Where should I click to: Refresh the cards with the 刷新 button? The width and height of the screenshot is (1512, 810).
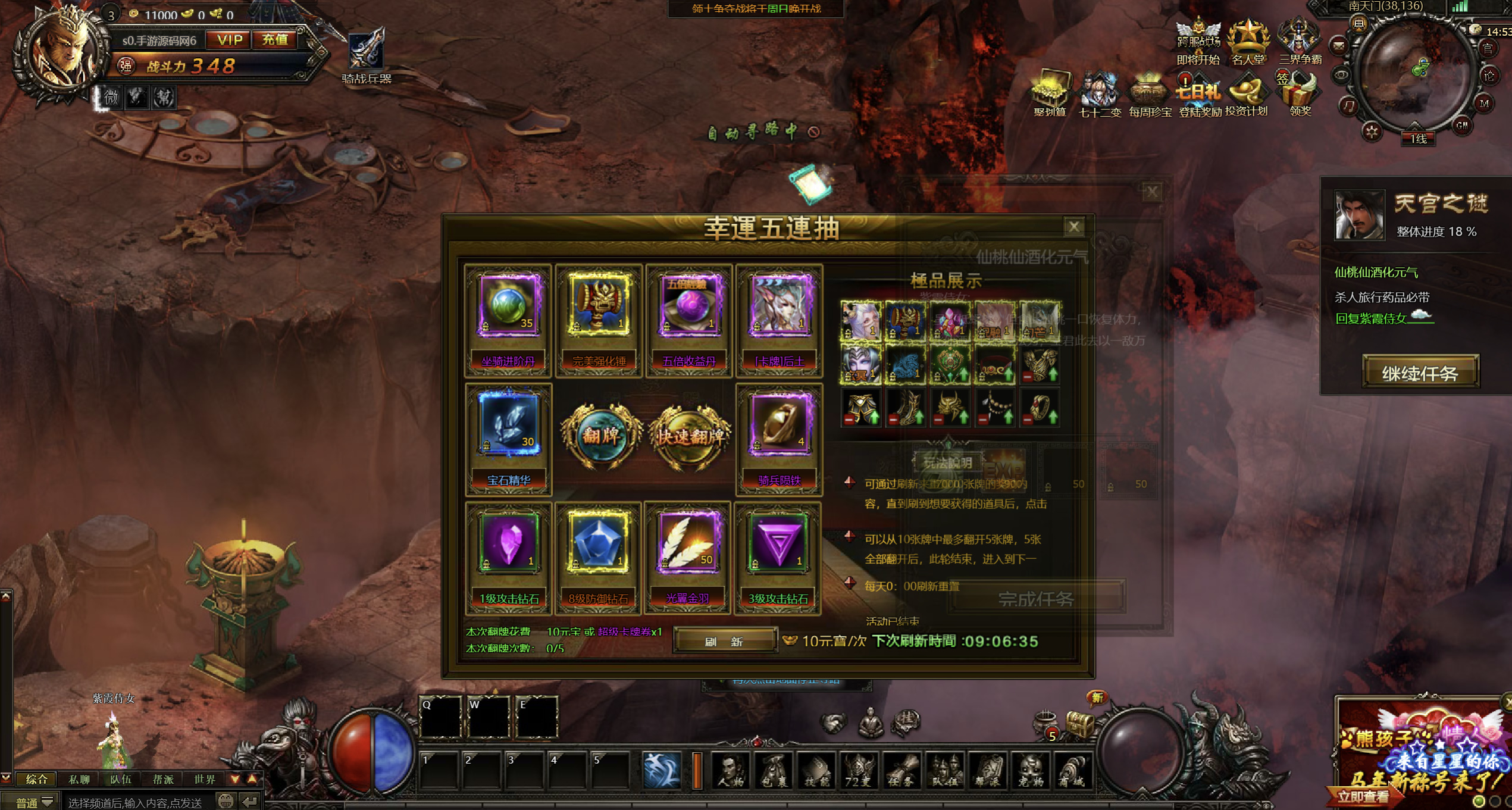click(x=724, y=641)
